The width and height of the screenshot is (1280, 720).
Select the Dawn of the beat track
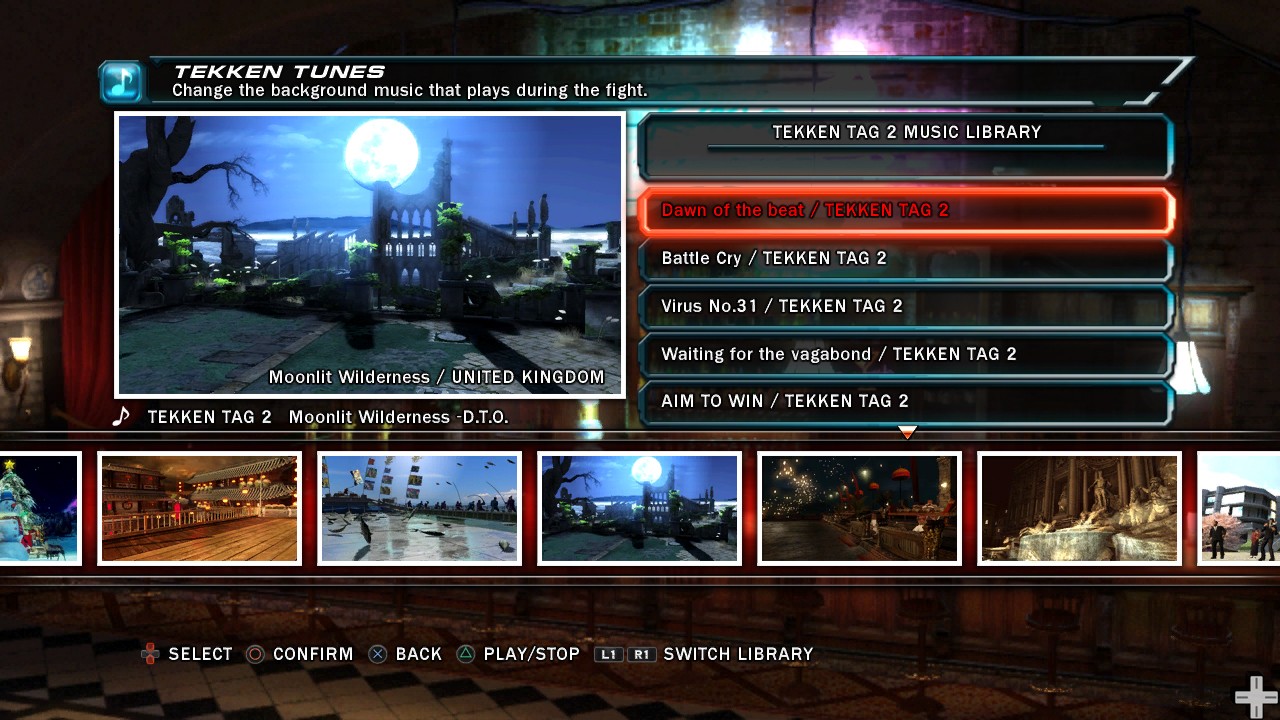(904, 210)
